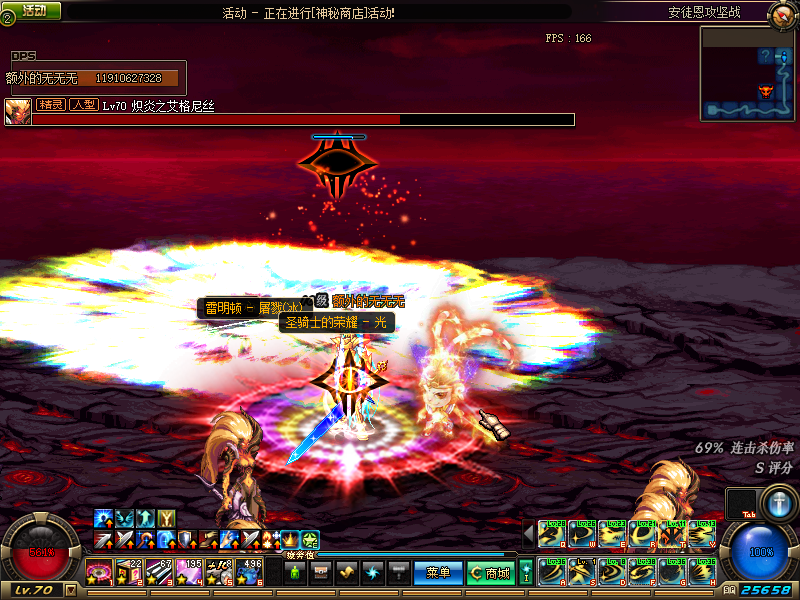
Task: Use the quick slot item with count 496
Action: pos(250,573)
